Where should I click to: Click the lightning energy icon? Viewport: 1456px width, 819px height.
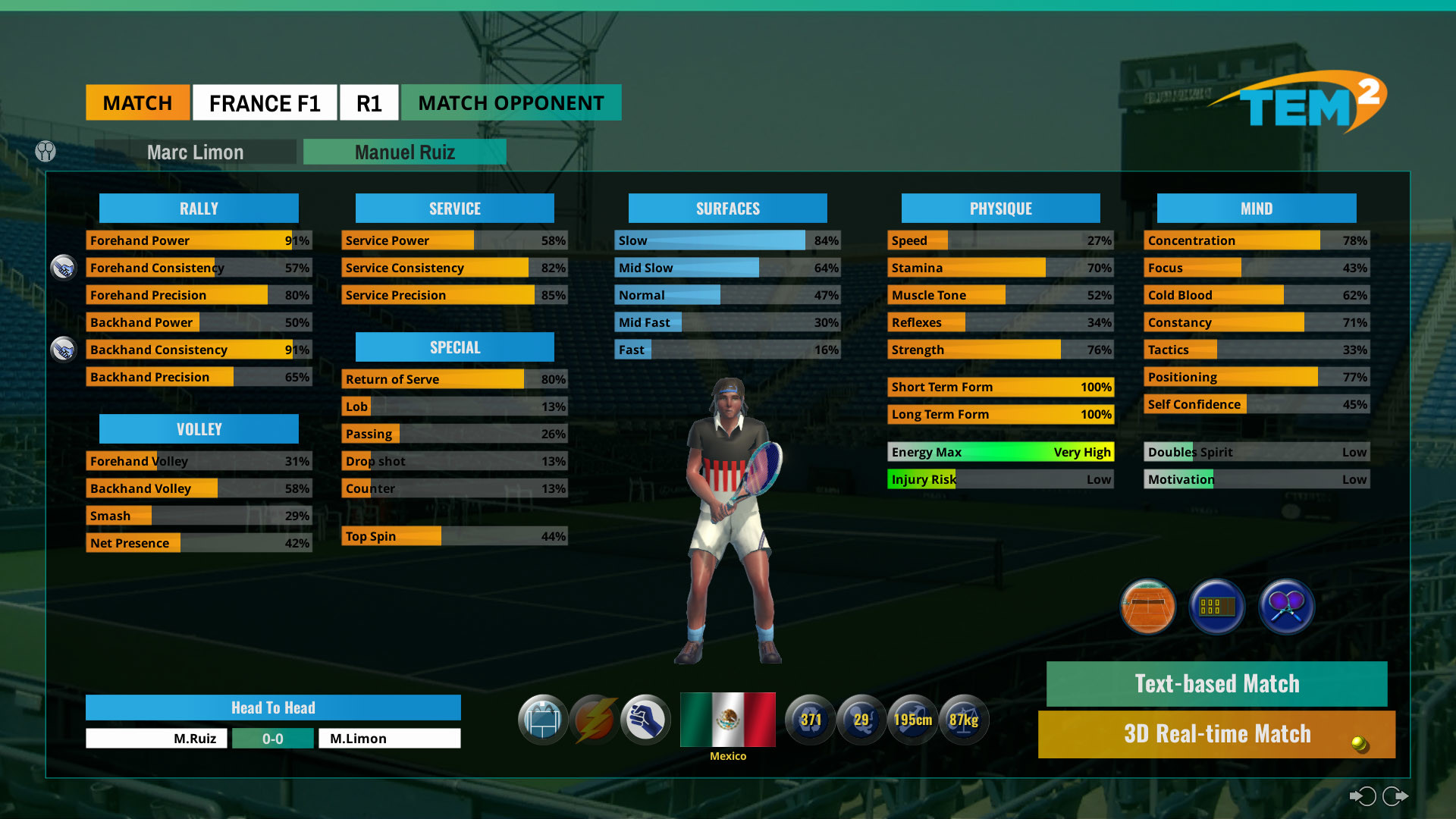click(594, 720)
